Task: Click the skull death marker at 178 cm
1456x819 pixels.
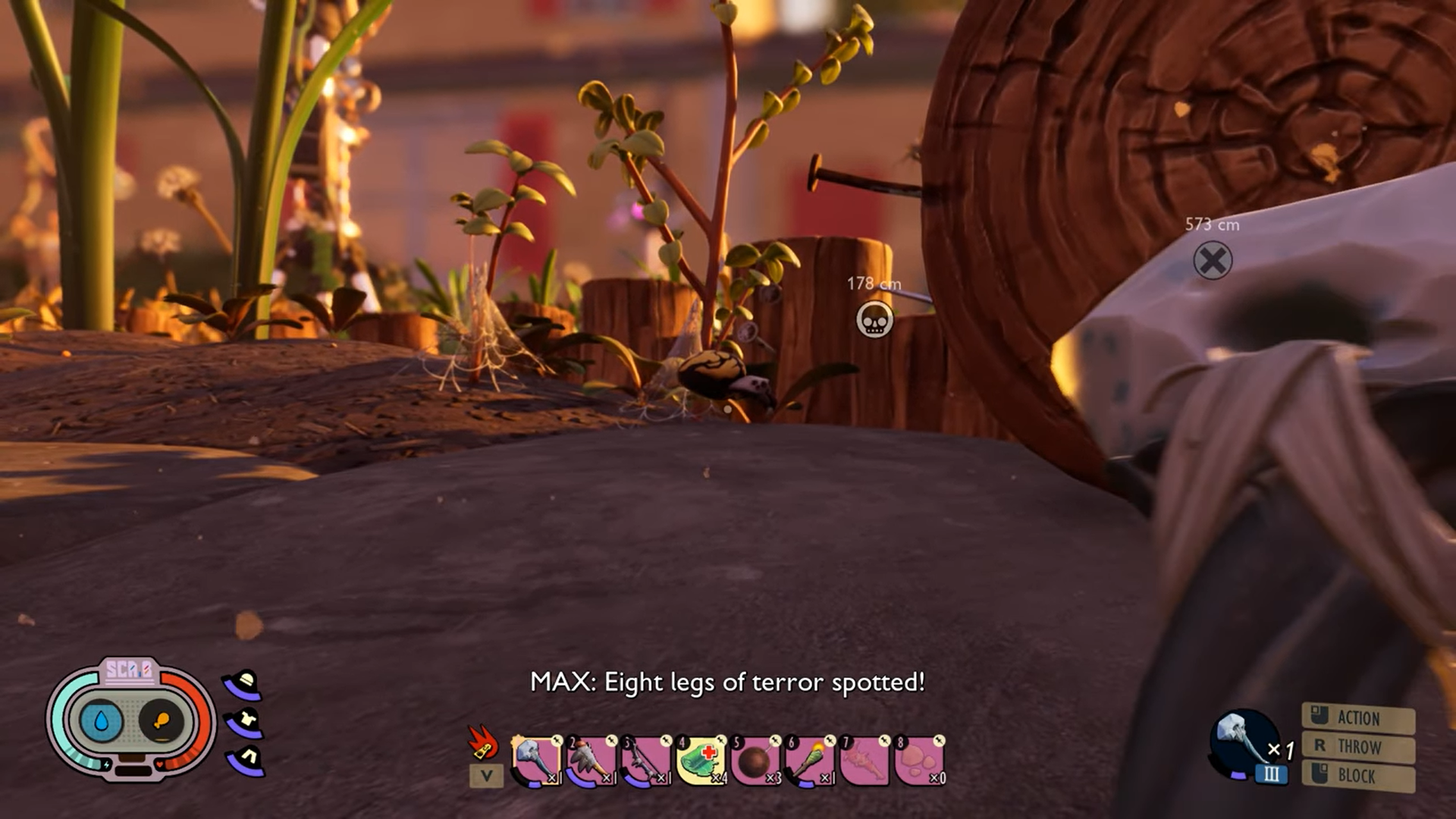Action: click(x=874, y=320)
